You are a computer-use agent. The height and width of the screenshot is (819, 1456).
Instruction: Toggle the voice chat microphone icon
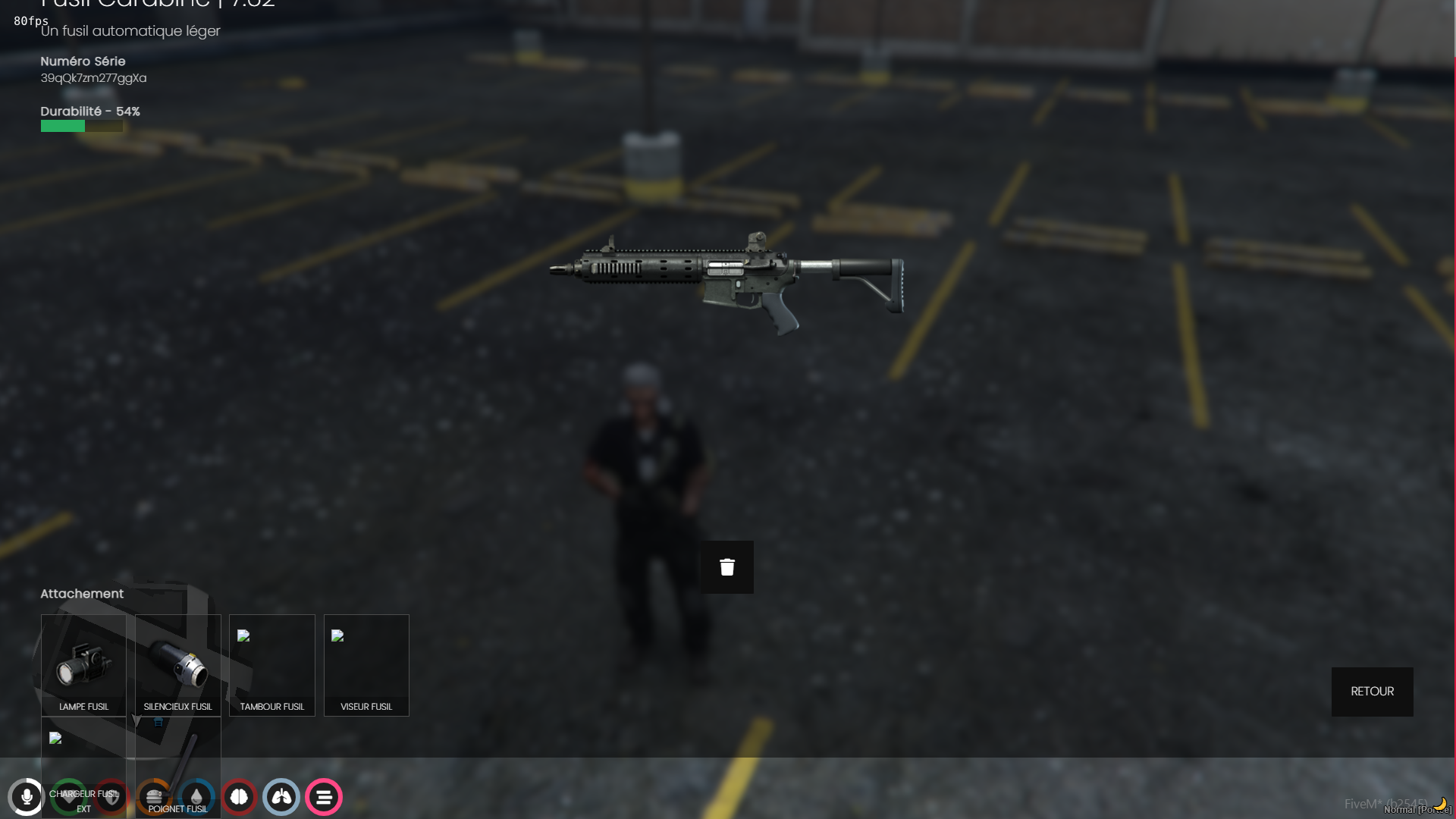(27, 797)
